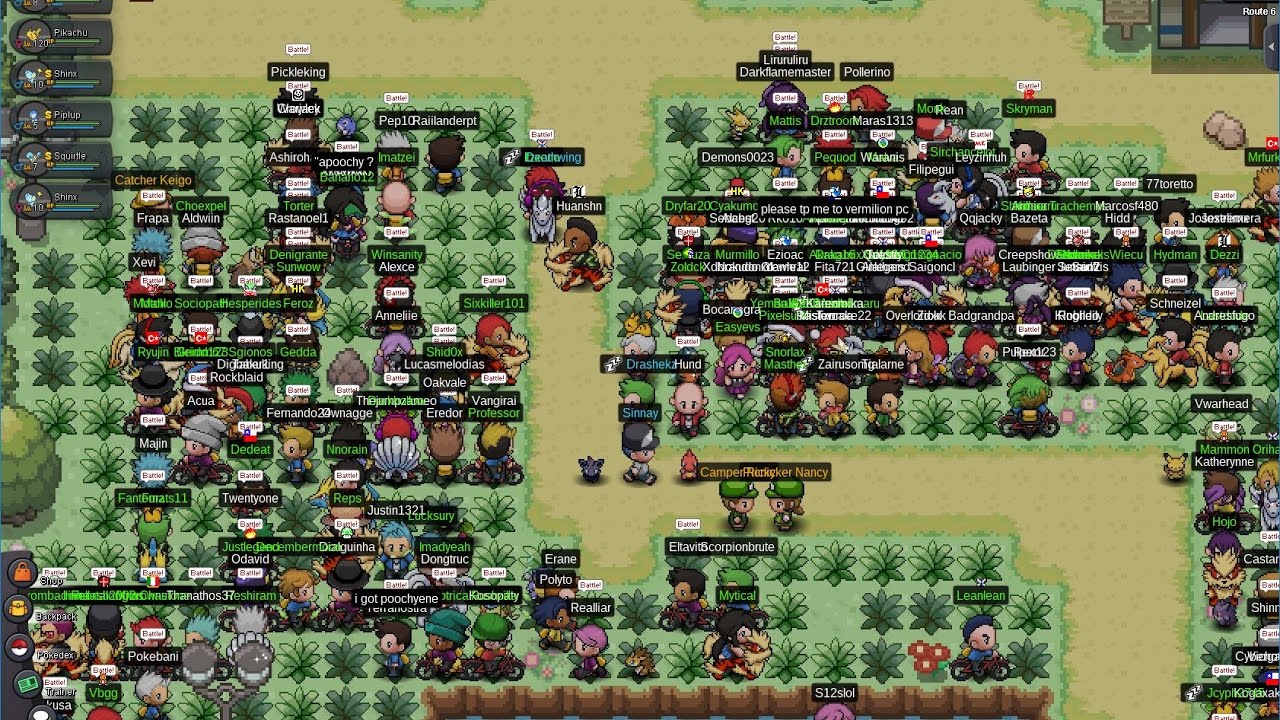The height and width of the screenshot is (720, 1280).
Task: Click player name Huanshn
Action: click(x=579, y=205)
